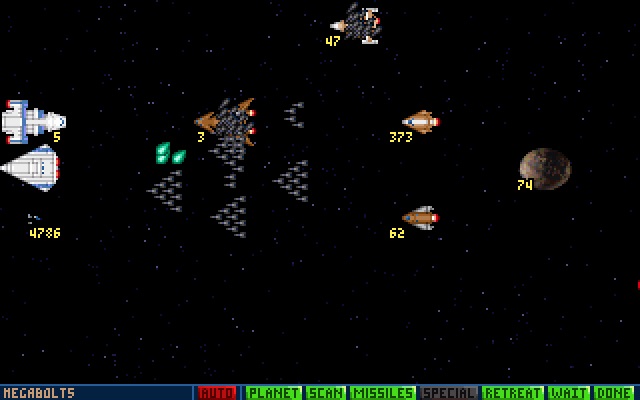Screen dimensions: 640x400
Task: Click the WAIT button
Action: pos(567,393)
